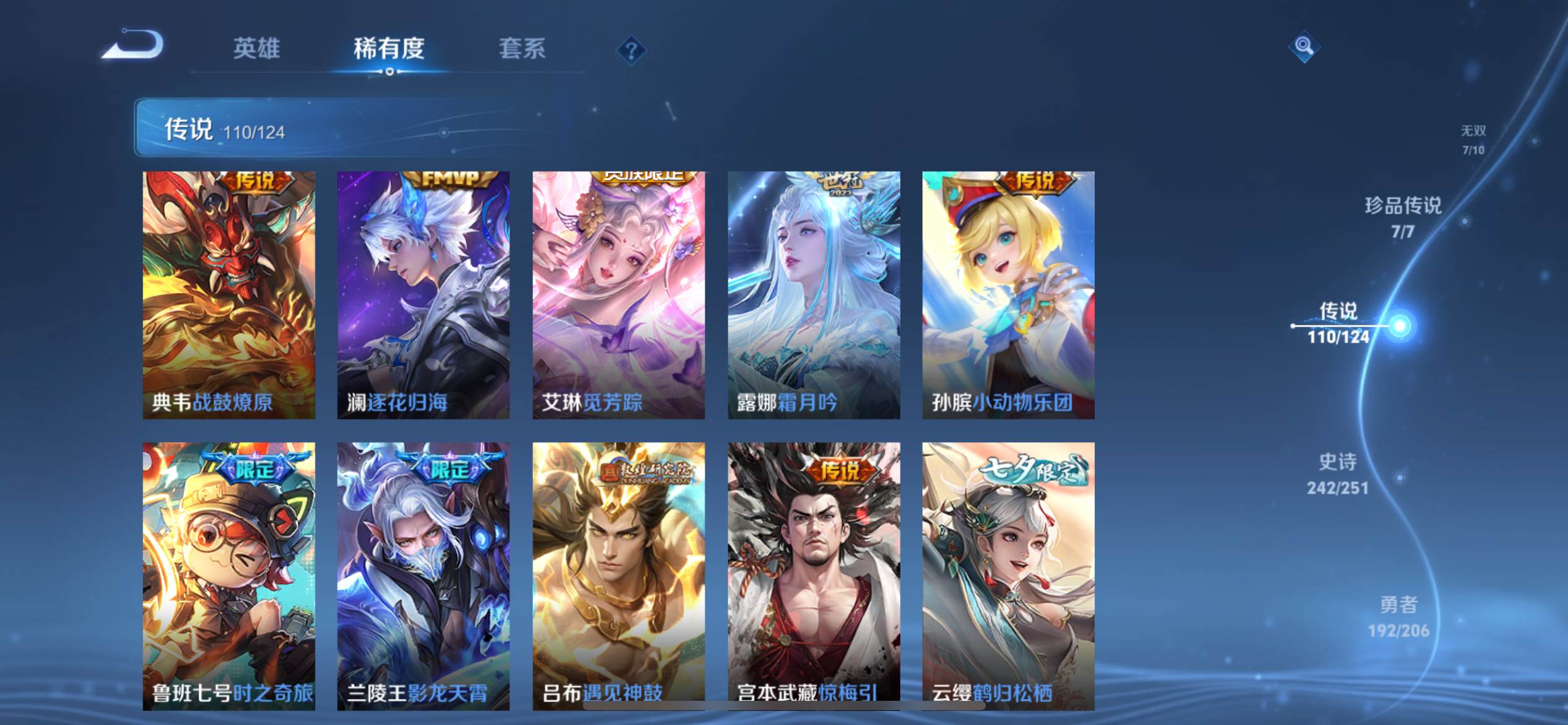Open the 套系 tab
Screen dimensions: 1568x725
coord(522,48)
